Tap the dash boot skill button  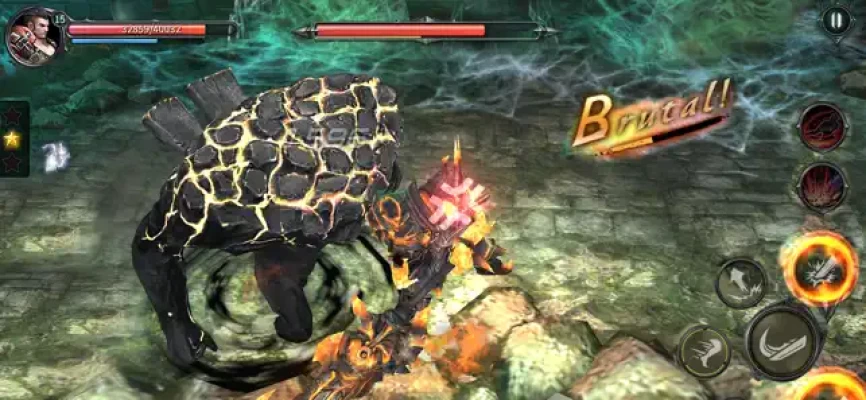[703, 351]
